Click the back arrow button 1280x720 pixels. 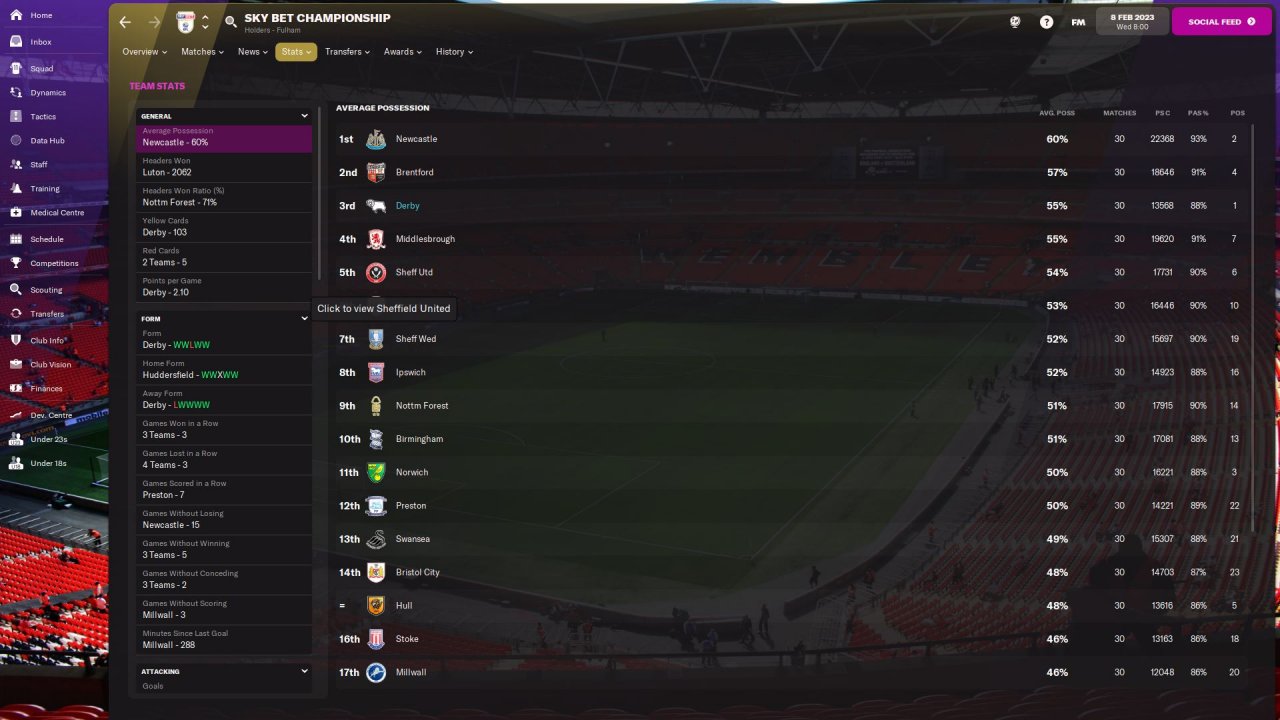125,22
